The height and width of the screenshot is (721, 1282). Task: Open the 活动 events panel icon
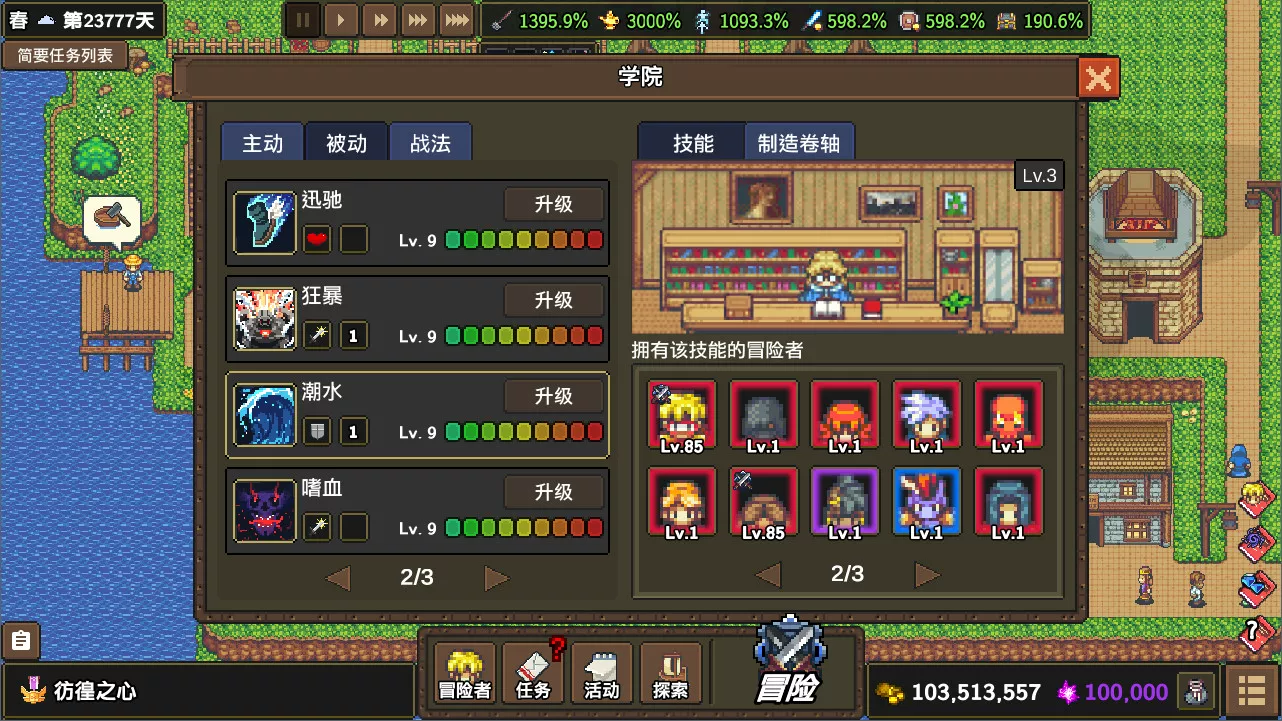601,671
